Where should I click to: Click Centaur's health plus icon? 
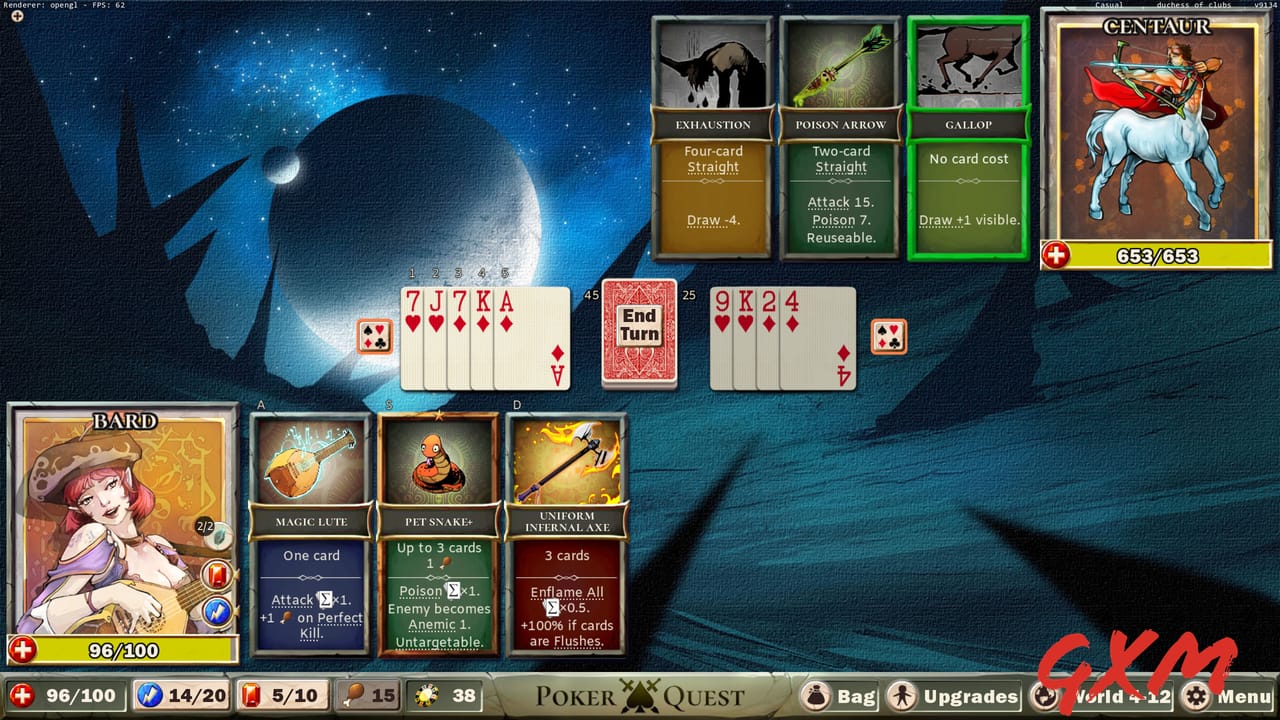pos(1057,256)
